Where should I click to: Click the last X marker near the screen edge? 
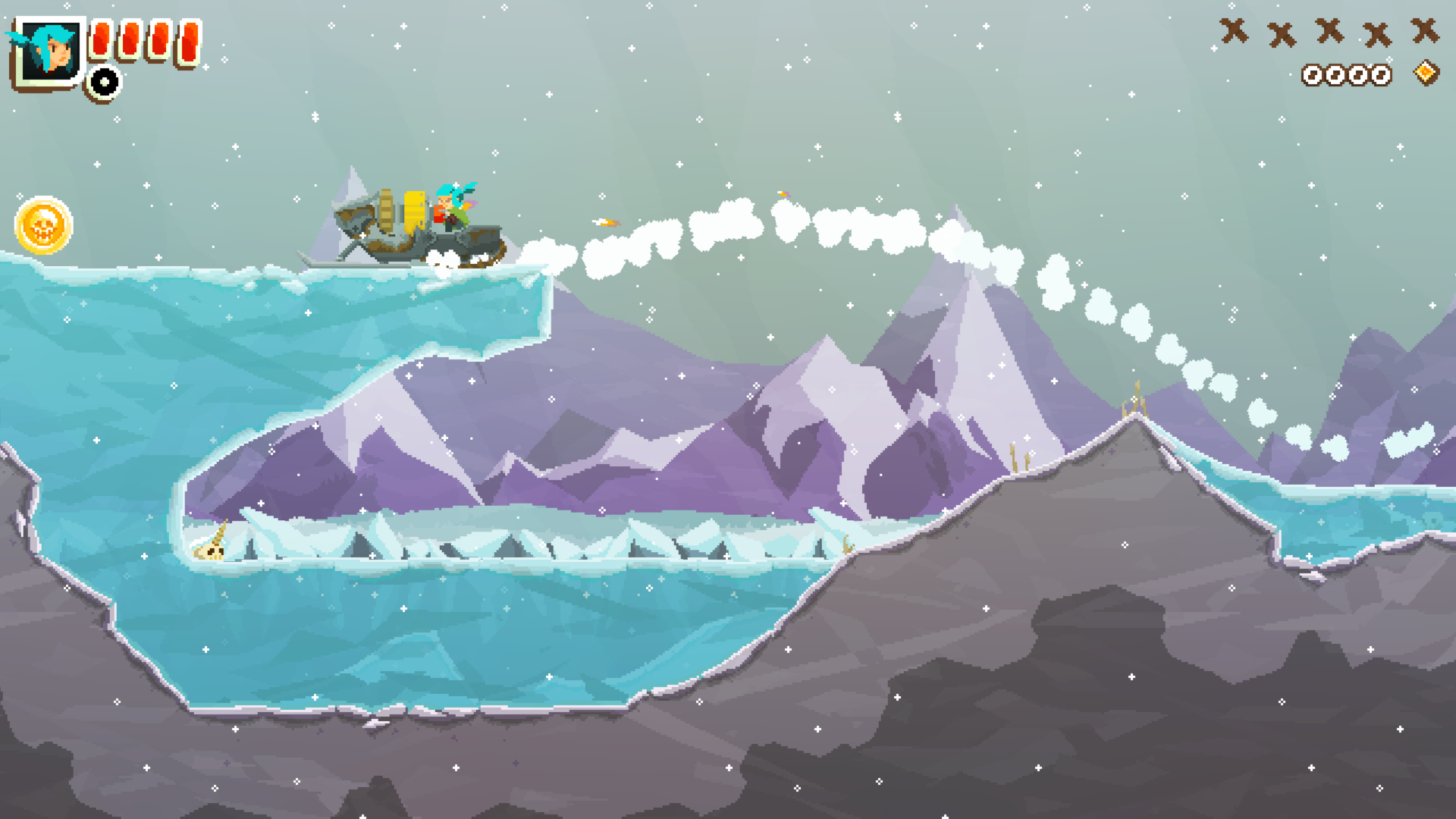point(1426,32)
